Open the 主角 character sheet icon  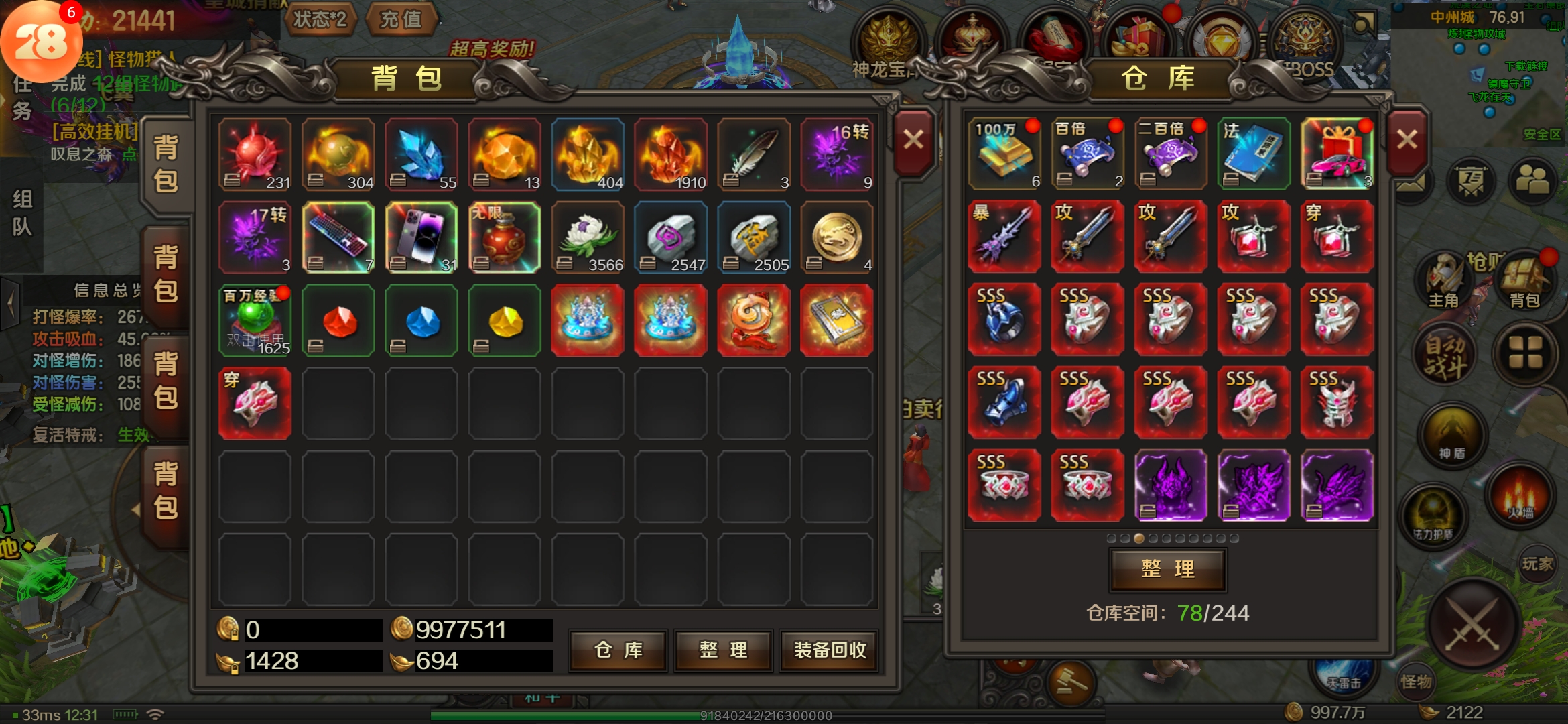click(x=1444, y=282)
